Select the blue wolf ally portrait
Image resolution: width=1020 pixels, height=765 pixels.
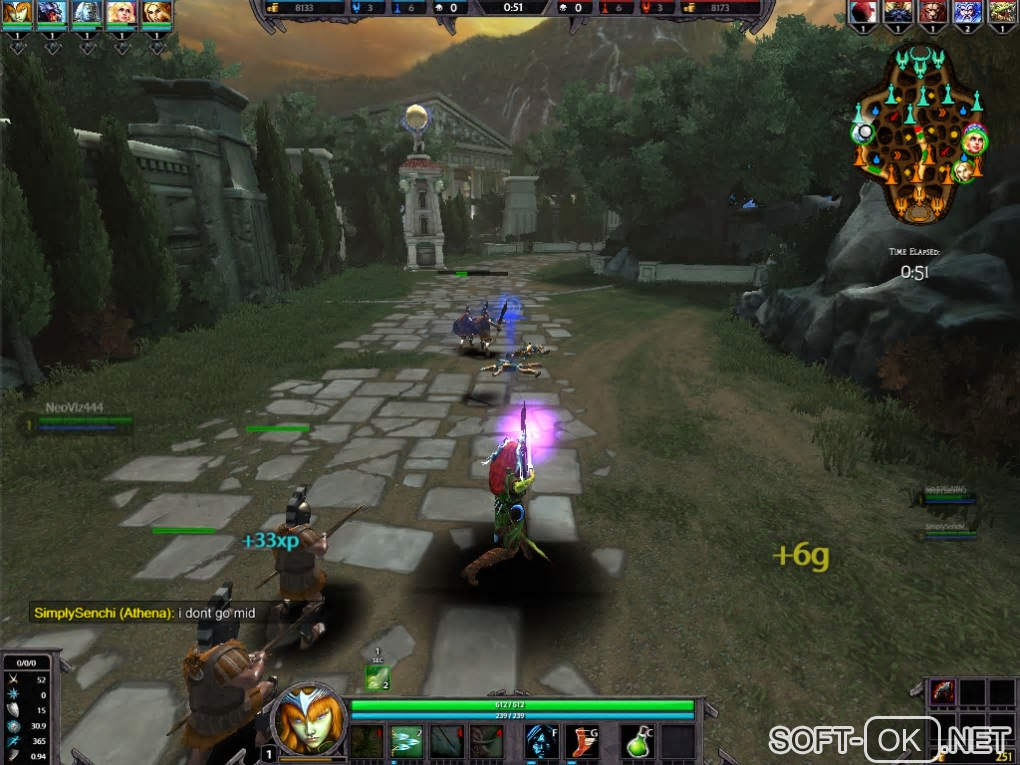[52, 12]
